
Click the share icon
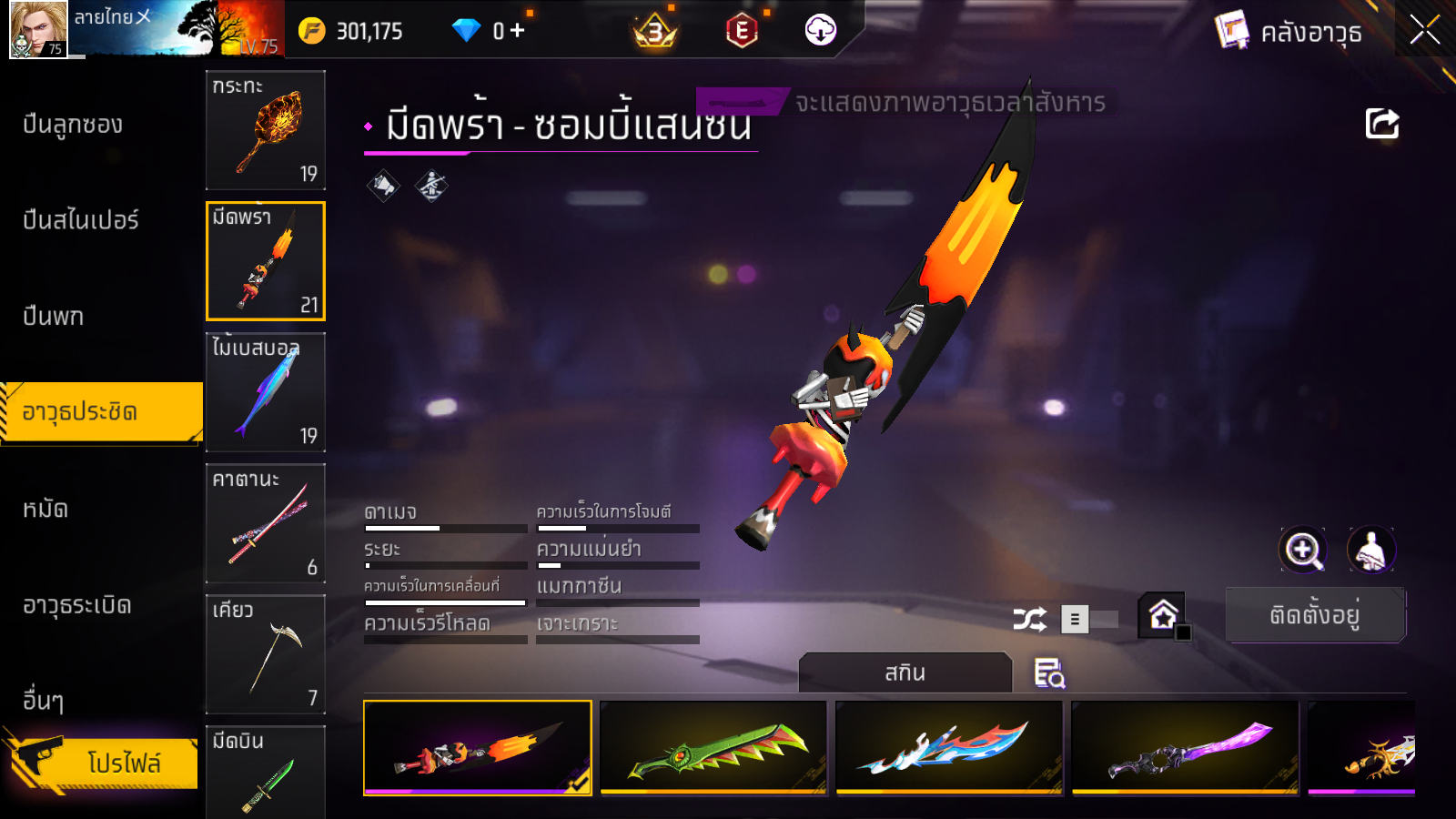[1381, 124]
